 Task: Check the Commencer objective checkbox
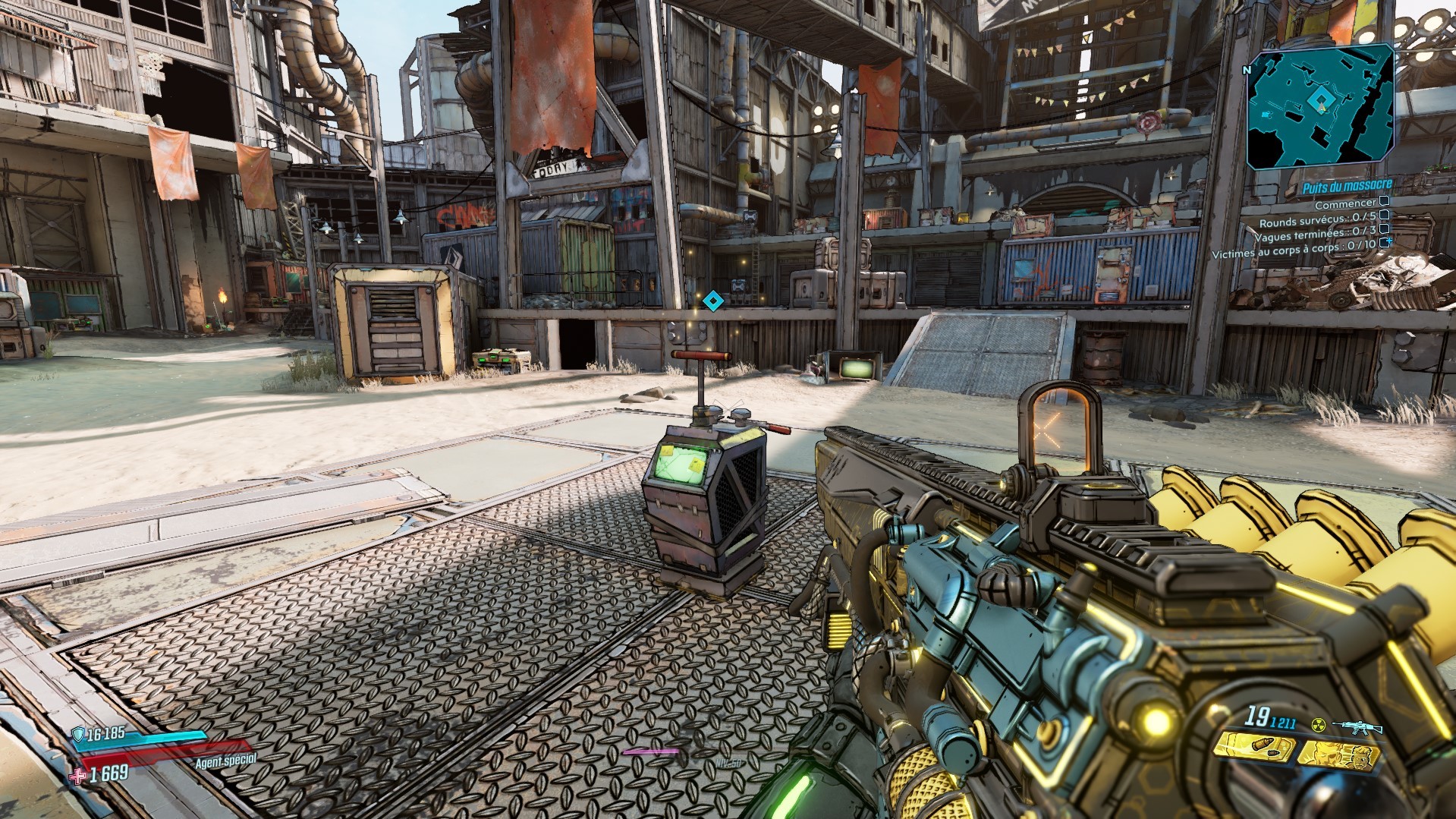click(1384, 203)
